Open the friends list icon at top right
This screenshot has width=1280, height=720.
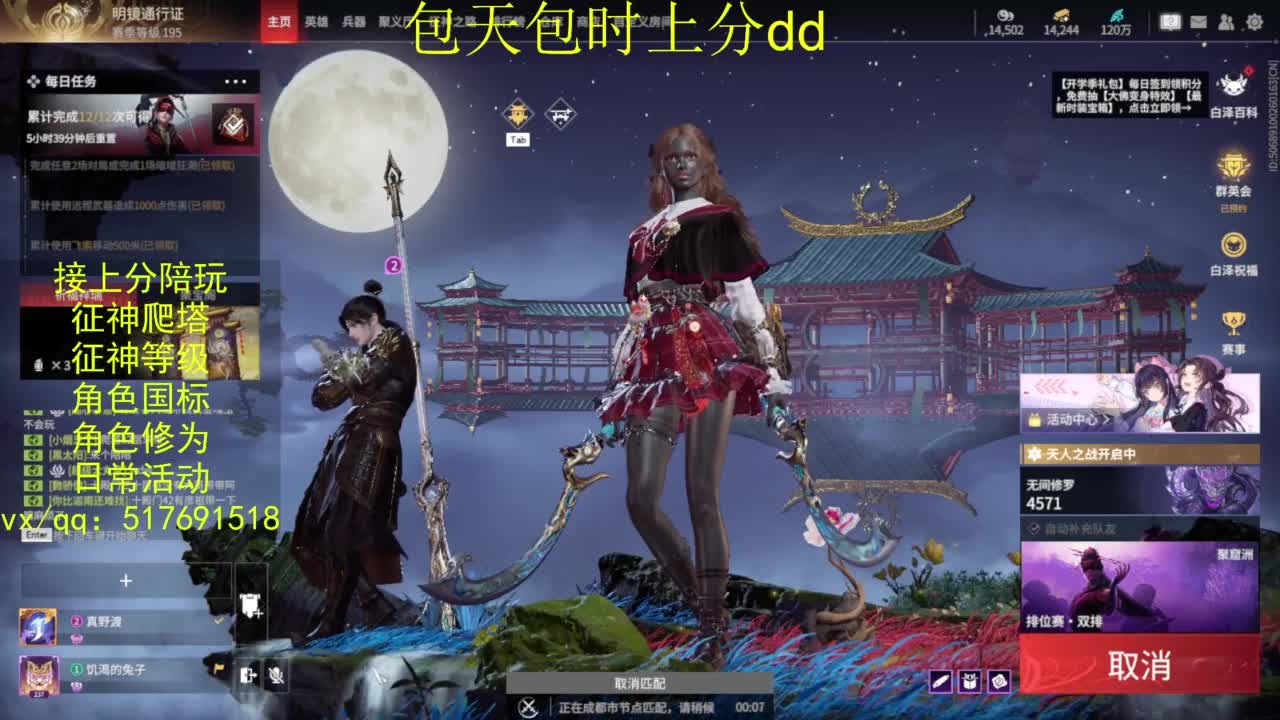(x=1225, y=21)
